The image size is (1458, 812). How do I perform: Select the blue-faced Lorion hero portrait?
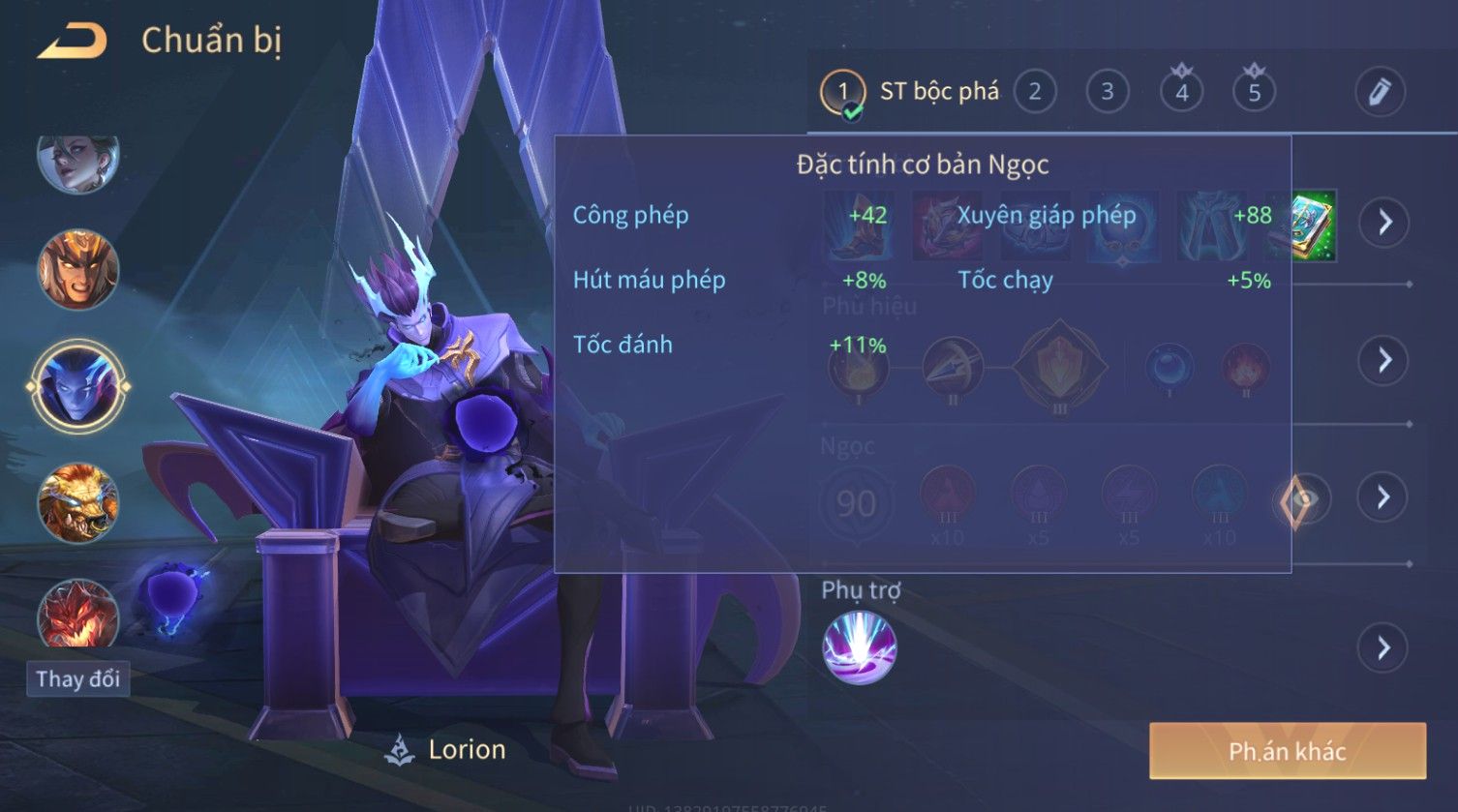77,386
